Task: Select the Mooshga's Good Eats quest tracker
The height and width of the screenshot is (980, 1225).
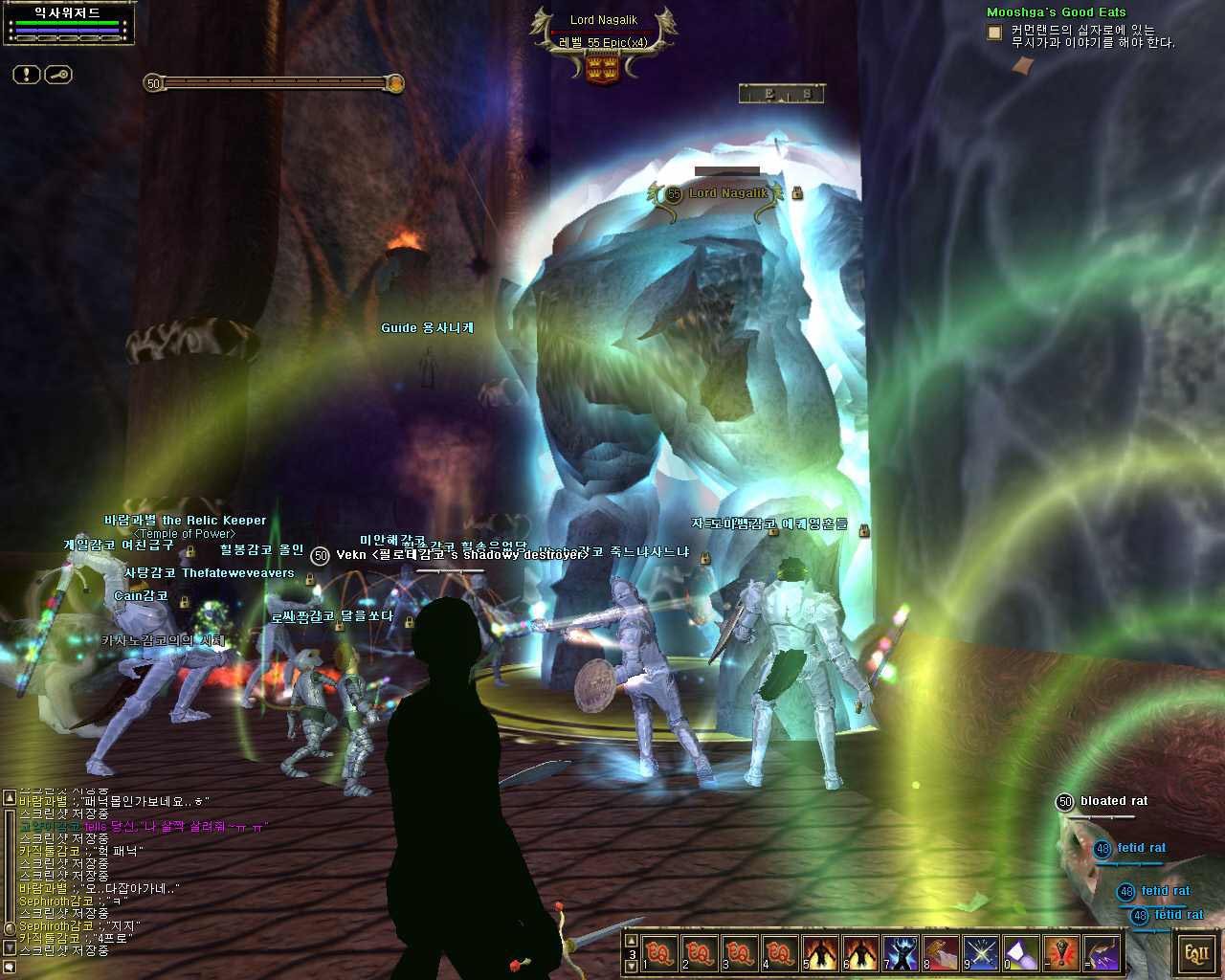Action: click(x=1056, y=12)
